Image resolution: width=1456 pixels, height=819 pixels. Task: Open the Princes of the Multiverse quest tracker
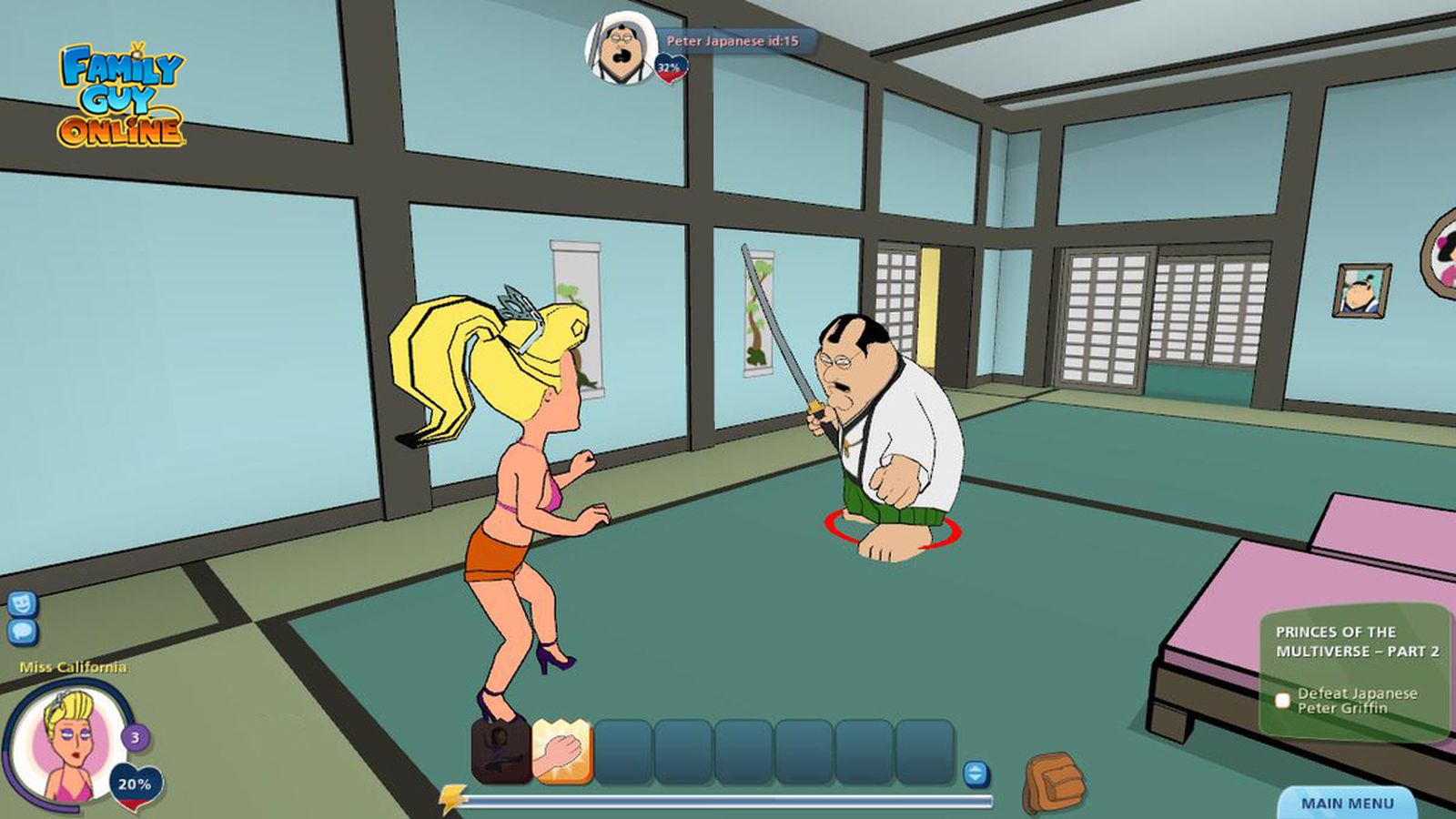1356,642
